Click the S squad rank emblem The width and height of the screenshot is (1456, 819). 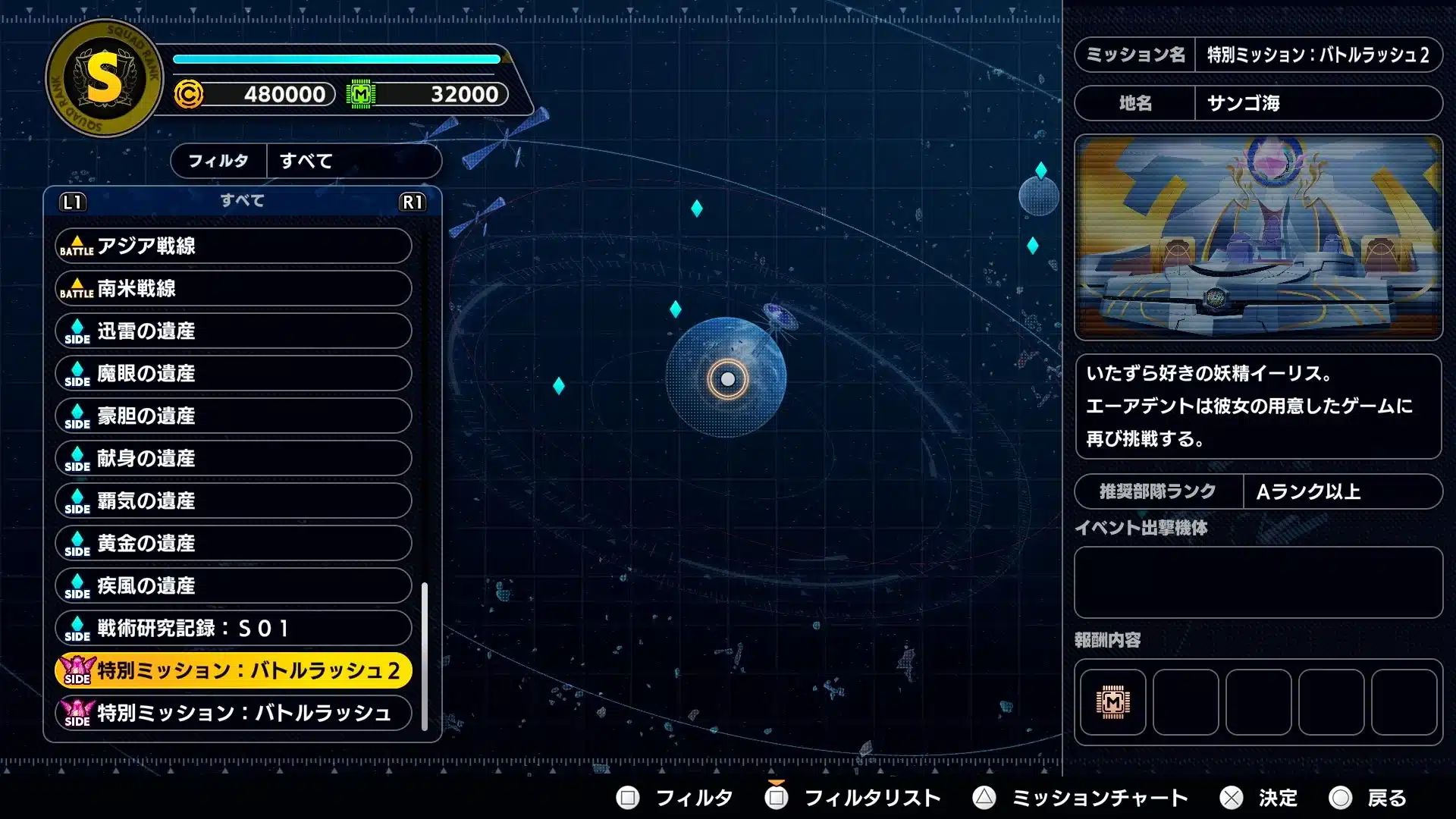click(104, 78)
